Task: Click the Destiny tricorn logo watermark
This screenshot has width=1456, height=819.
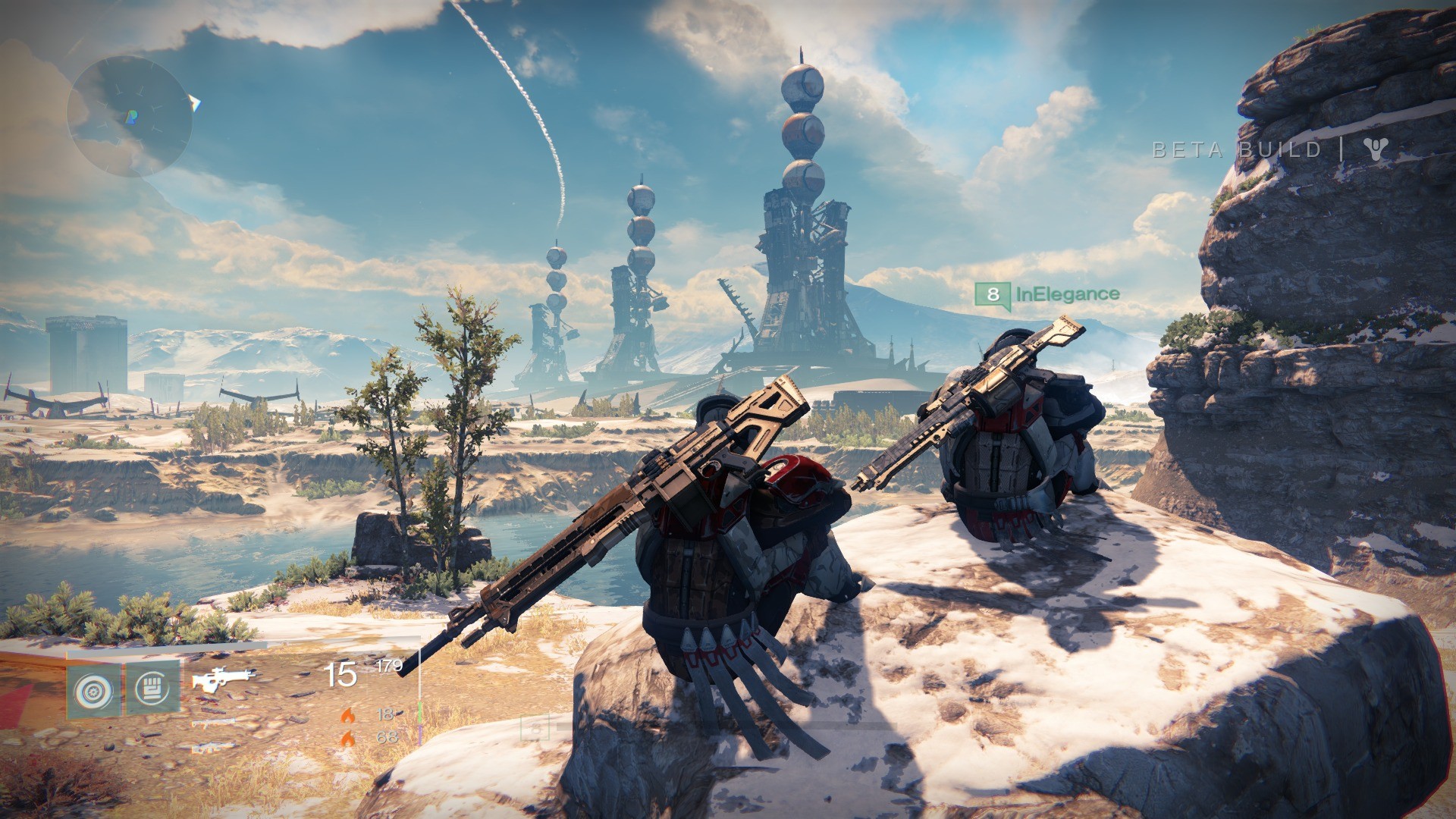Action: click(1374, 149)
